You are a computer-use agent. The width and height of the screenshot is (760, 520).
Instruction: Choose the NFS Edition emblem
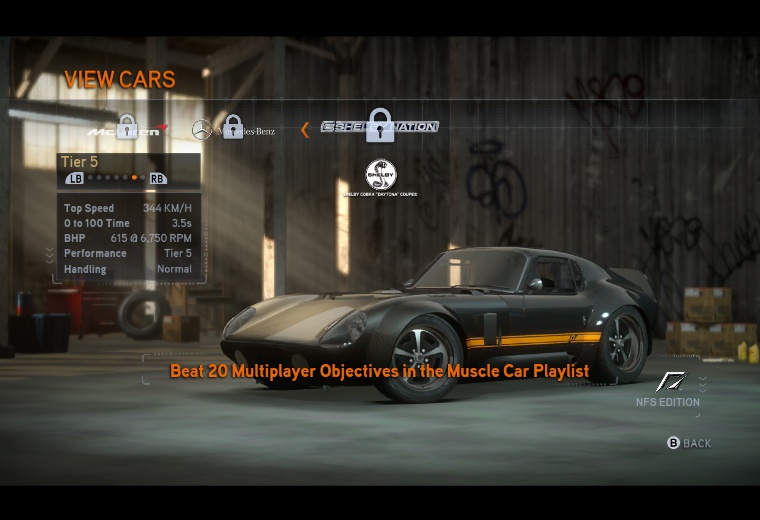[670, 382]
